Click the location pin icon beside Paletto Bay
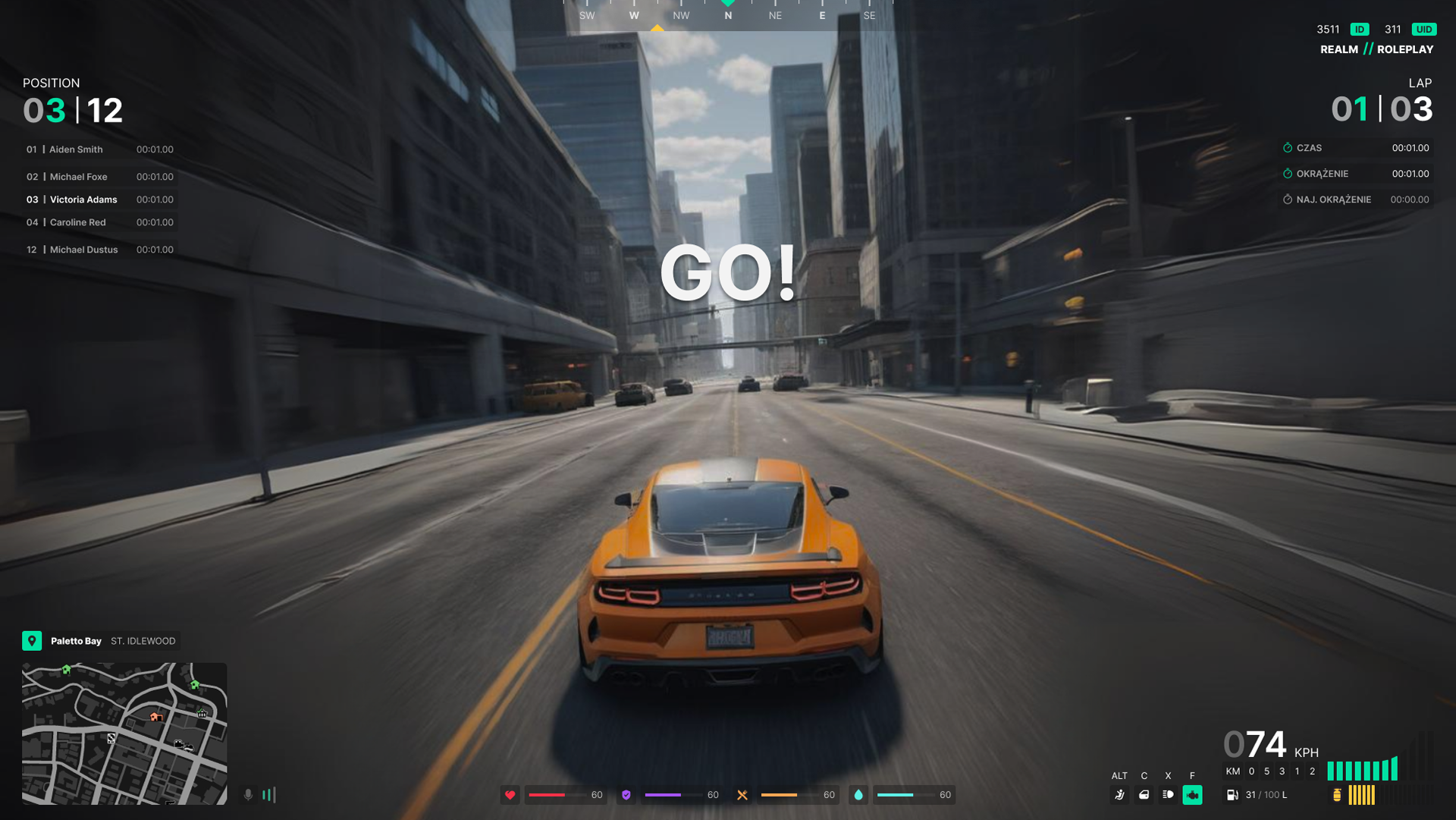Image resolution: width=1456 pixels, height=820 pixels. 31,640
